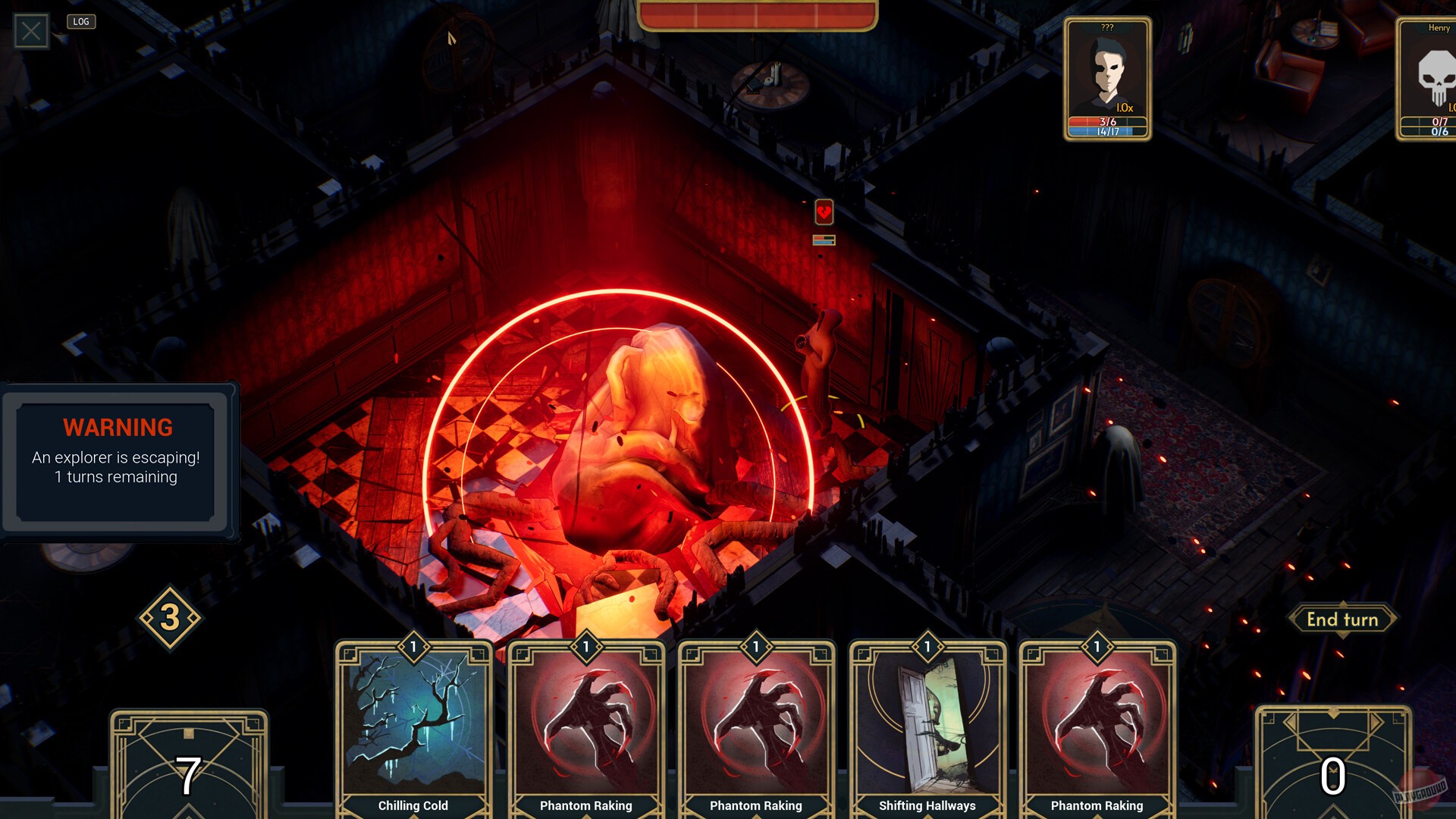Open the LOG panel
The height and width of the screenshot is (819, 1456).
point(80,21)
